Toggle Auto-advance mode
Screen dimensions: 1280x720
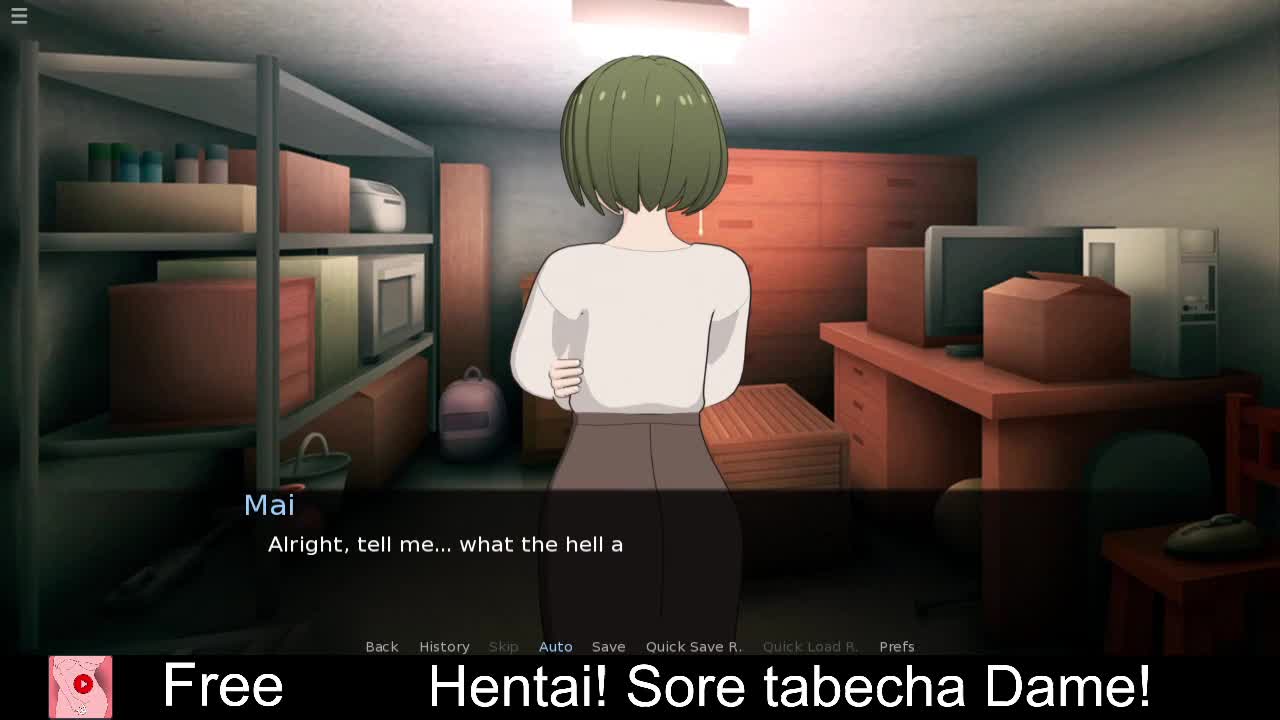click(x=555, y=646)
